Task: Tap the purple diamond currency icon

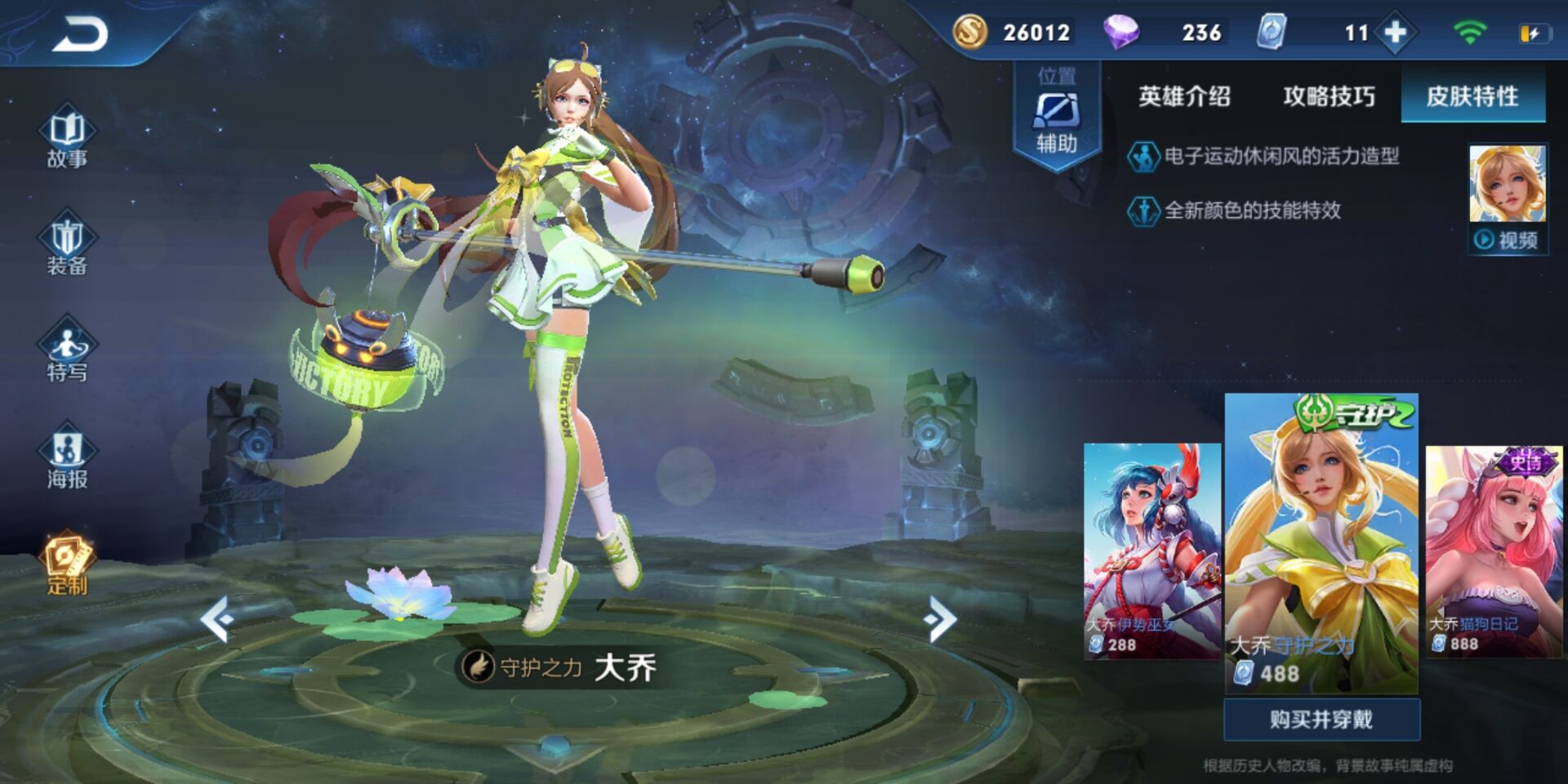Action: click(1121, 33)
